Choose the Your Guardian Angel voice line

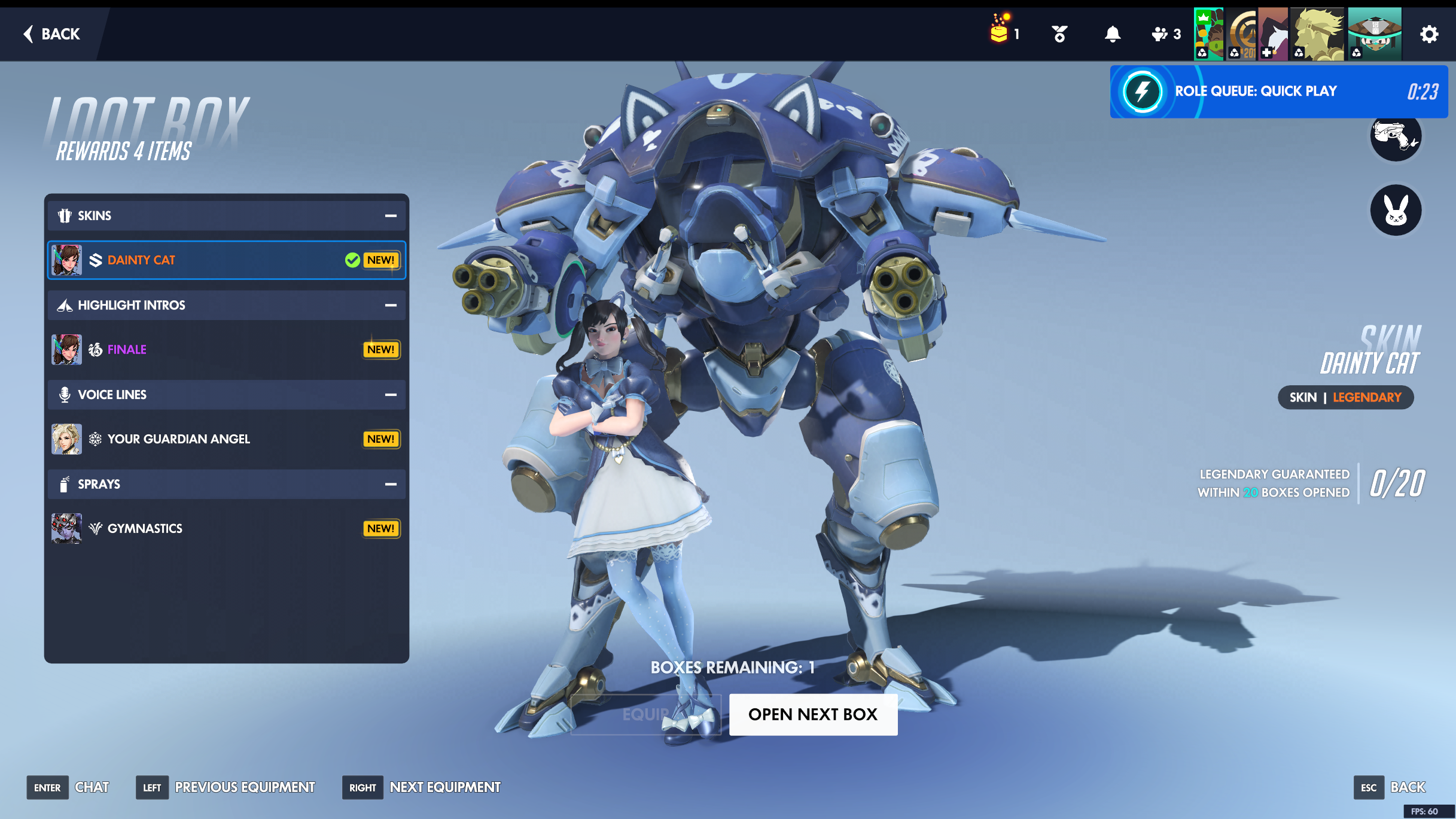pos(226,439)
